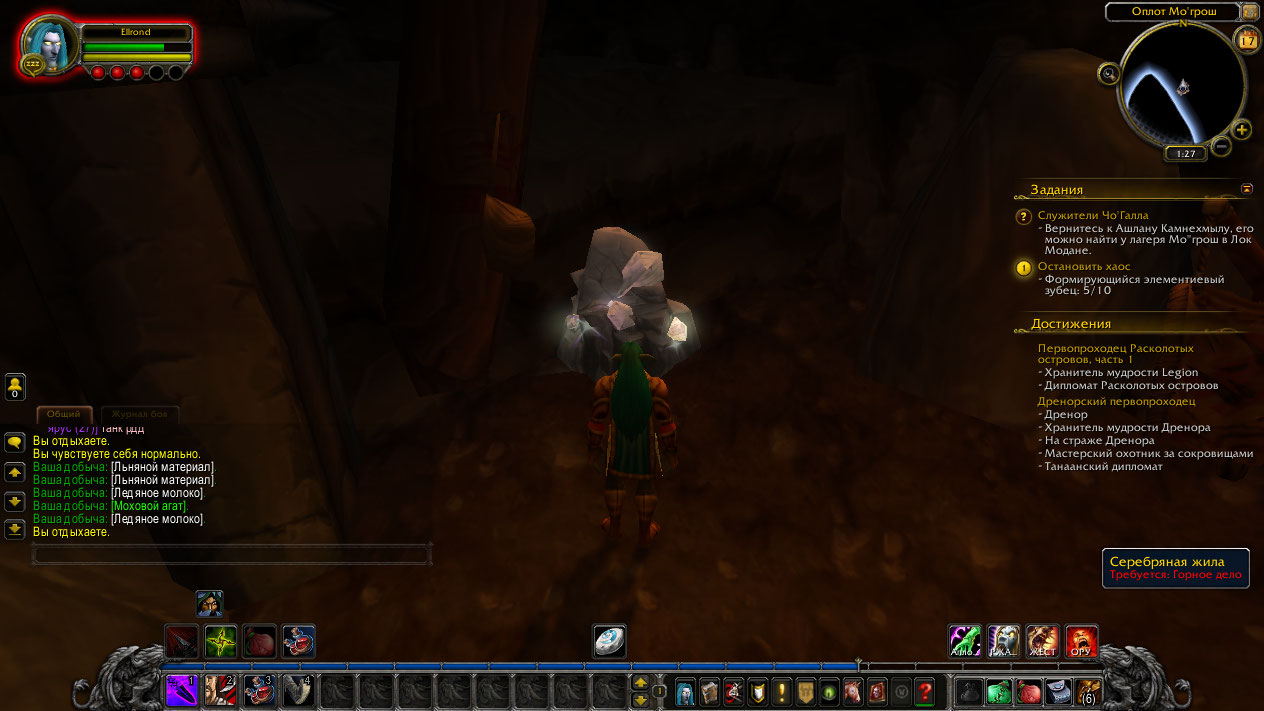The height and width of the screenshot is (711, 1264).
Task: Click the Ellrond player portrait
Action: coord(48,45)
